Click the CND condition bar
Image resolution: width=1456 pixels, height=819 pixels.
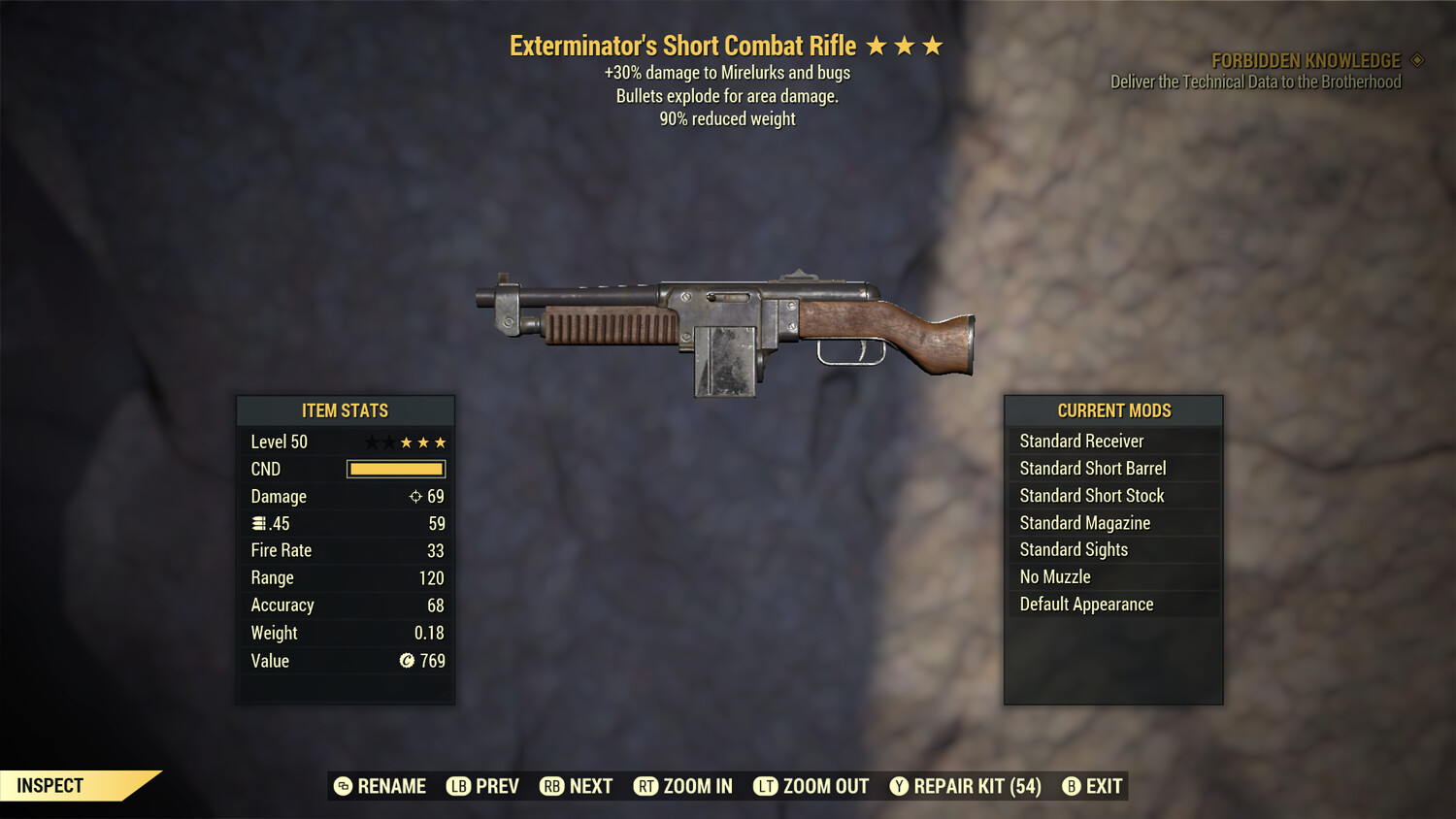click(394, 469)
